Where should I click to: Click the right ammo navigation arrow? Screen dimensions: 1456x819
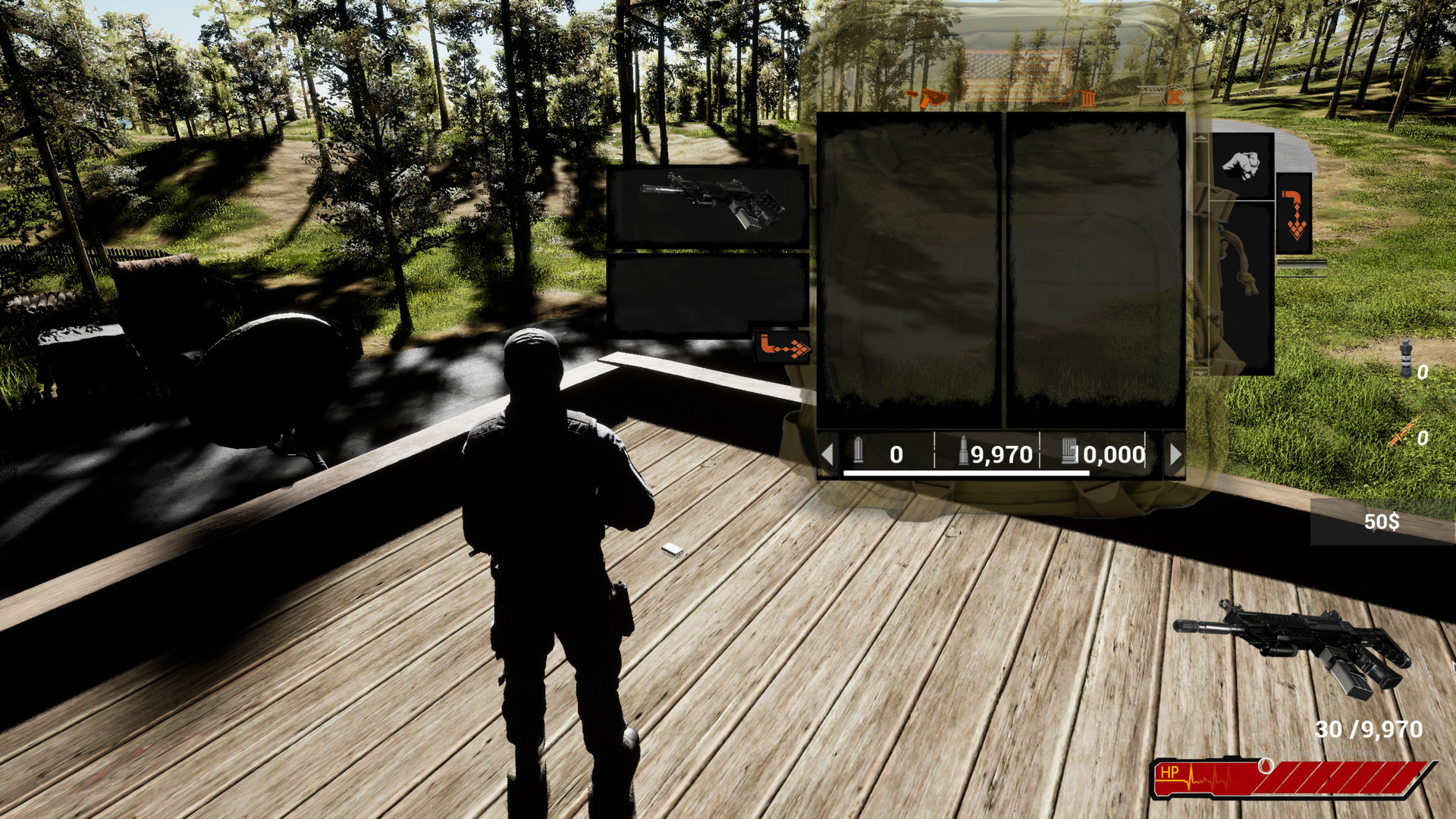click(x=1175, y=455)
